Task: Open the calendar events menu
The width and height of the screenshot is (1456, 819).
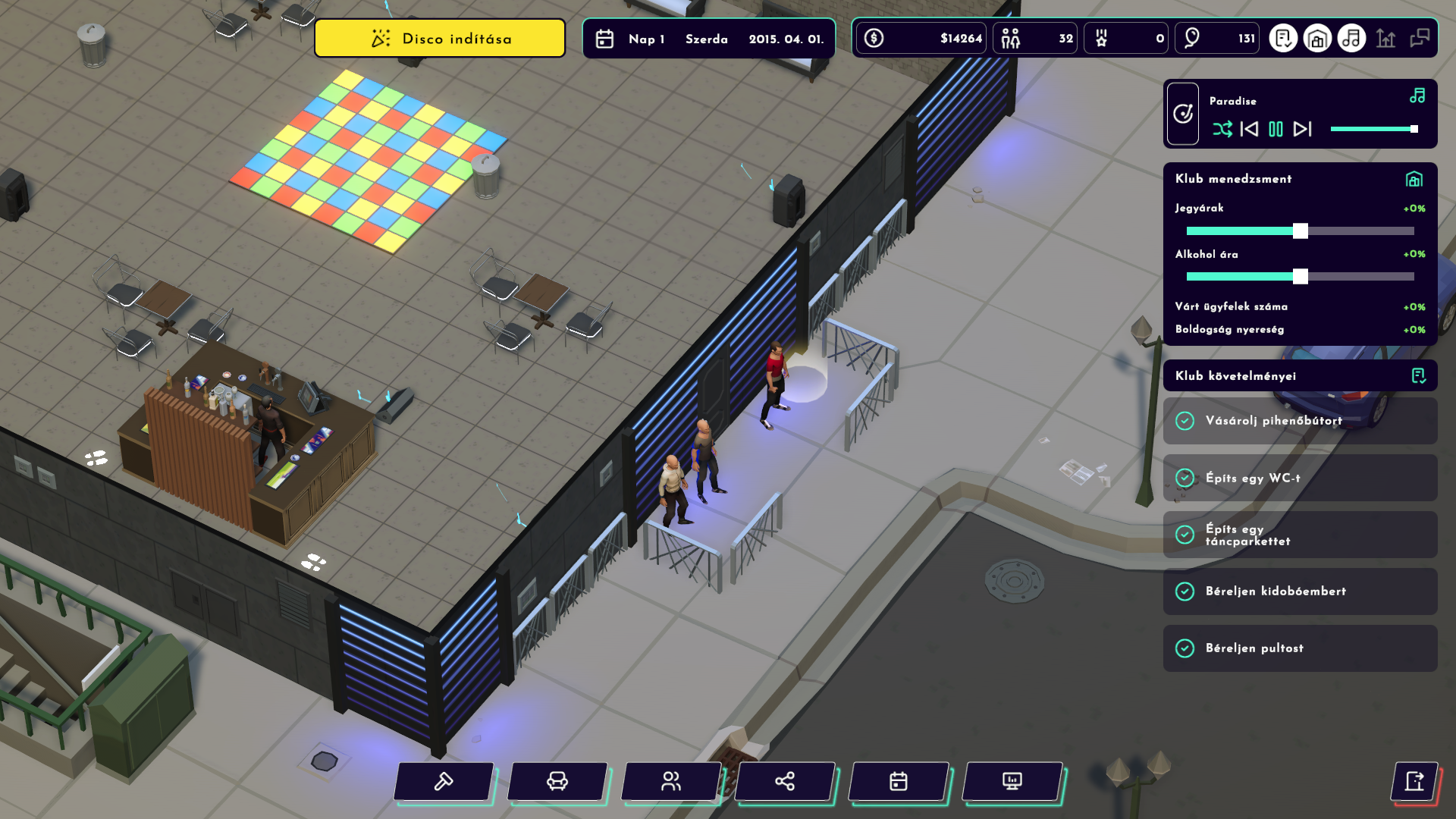Action: point(899,781)
